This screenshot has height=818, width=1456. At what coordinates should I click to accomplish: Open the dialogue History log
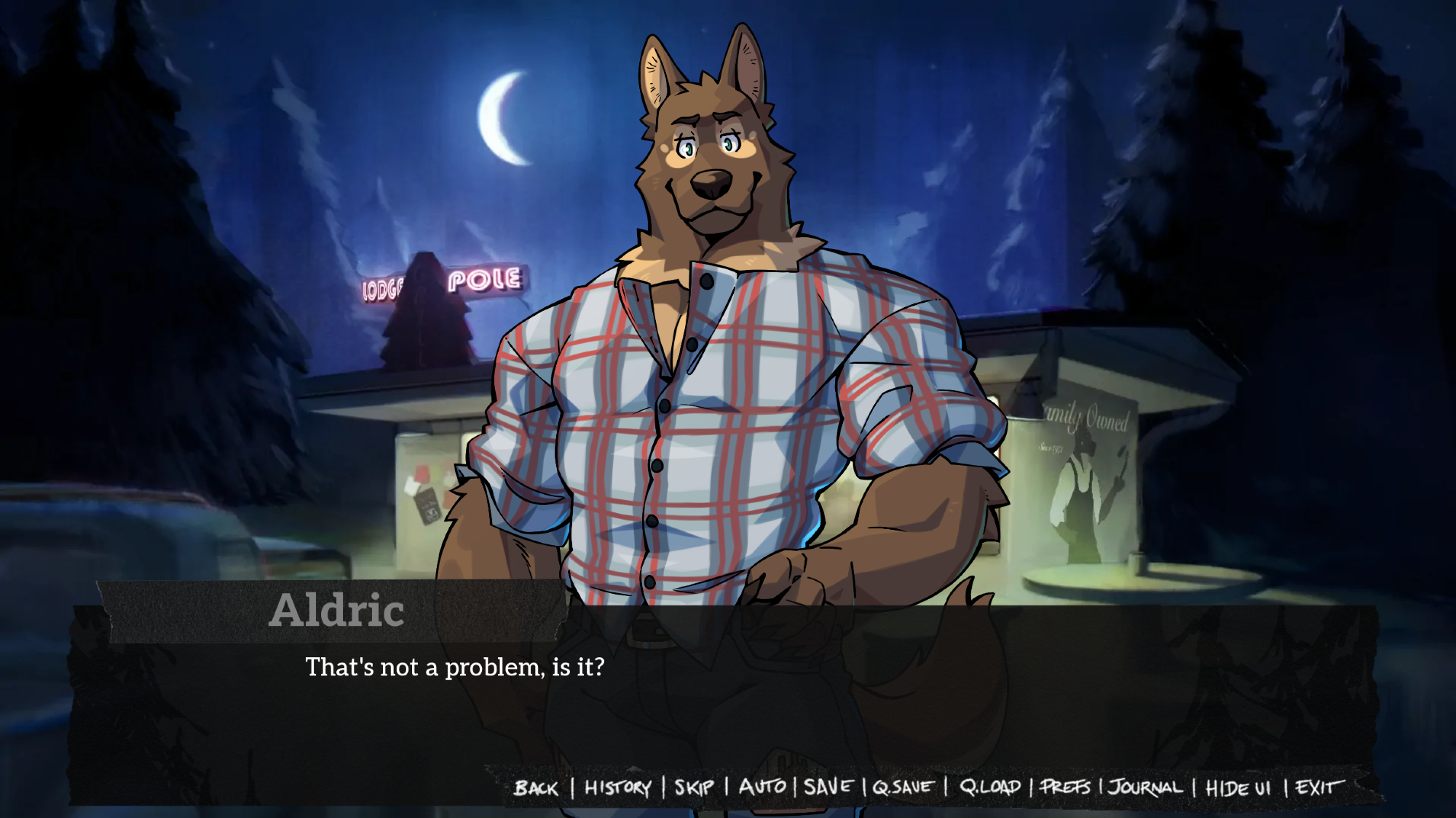(x=617, y=787)
